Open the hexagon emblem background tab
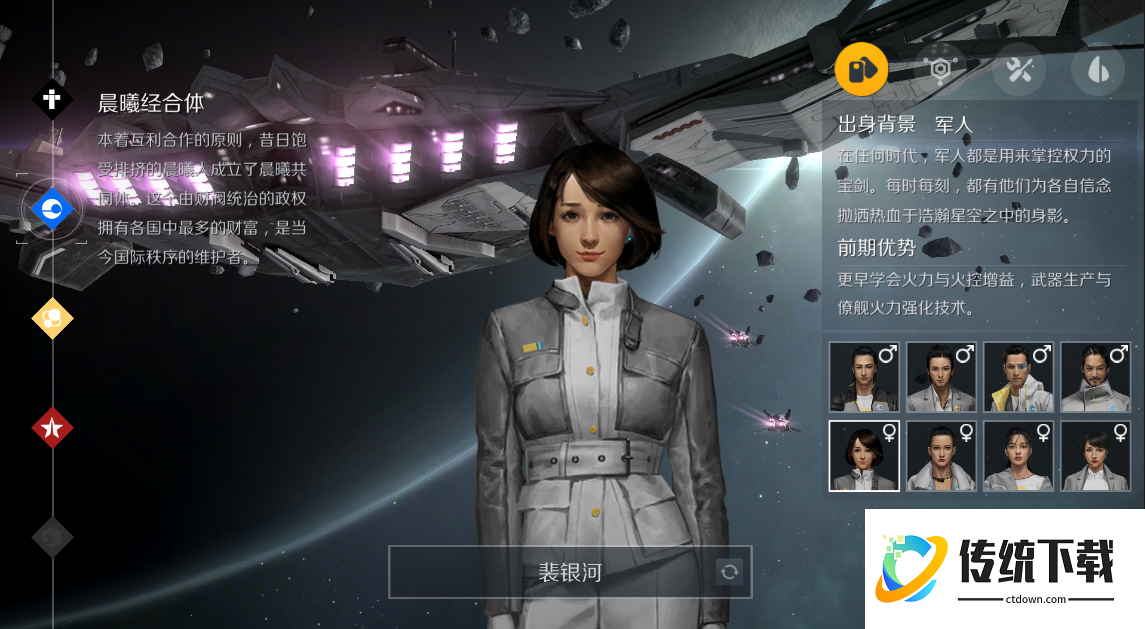This screenshot has height=629, width=1145. click(940, 69)
